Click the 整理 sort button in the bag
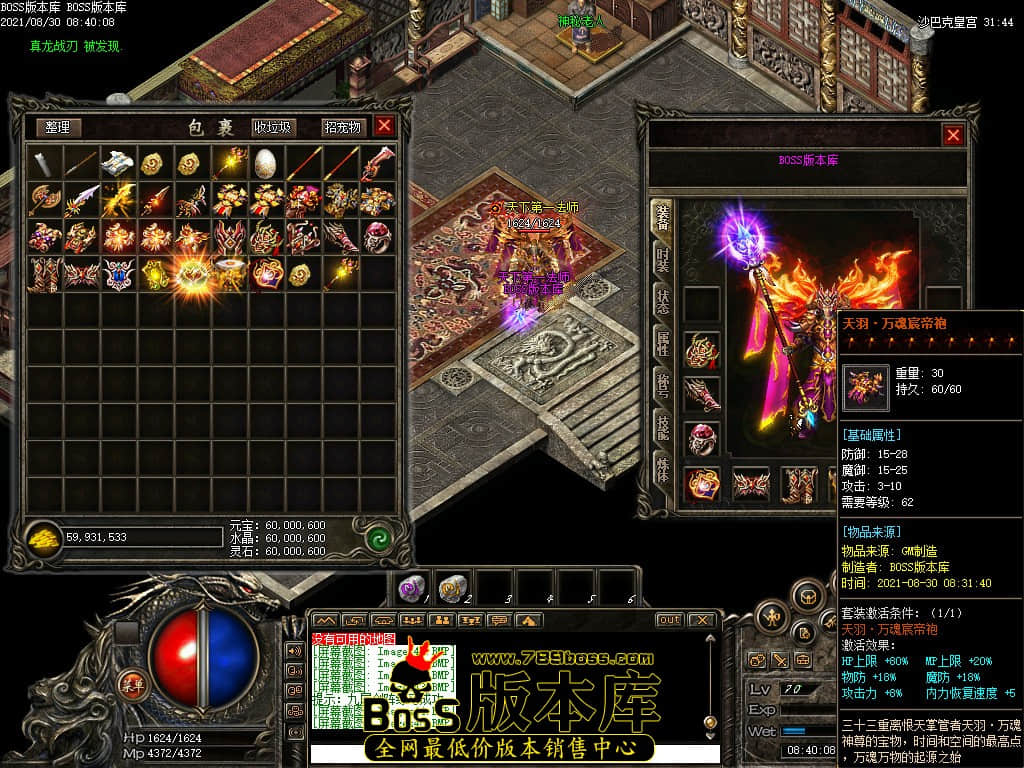This screenshot has height=768, width=1024. (58, 127)
